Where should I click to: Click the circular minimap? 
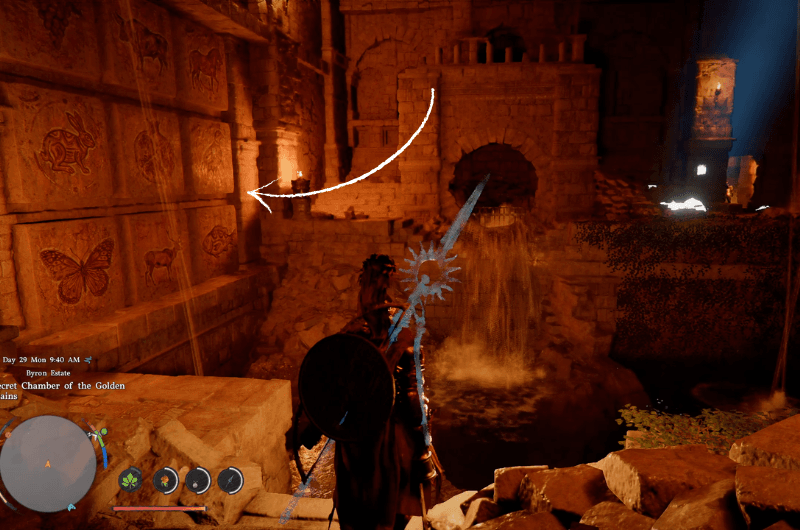(x=48, y=463)
